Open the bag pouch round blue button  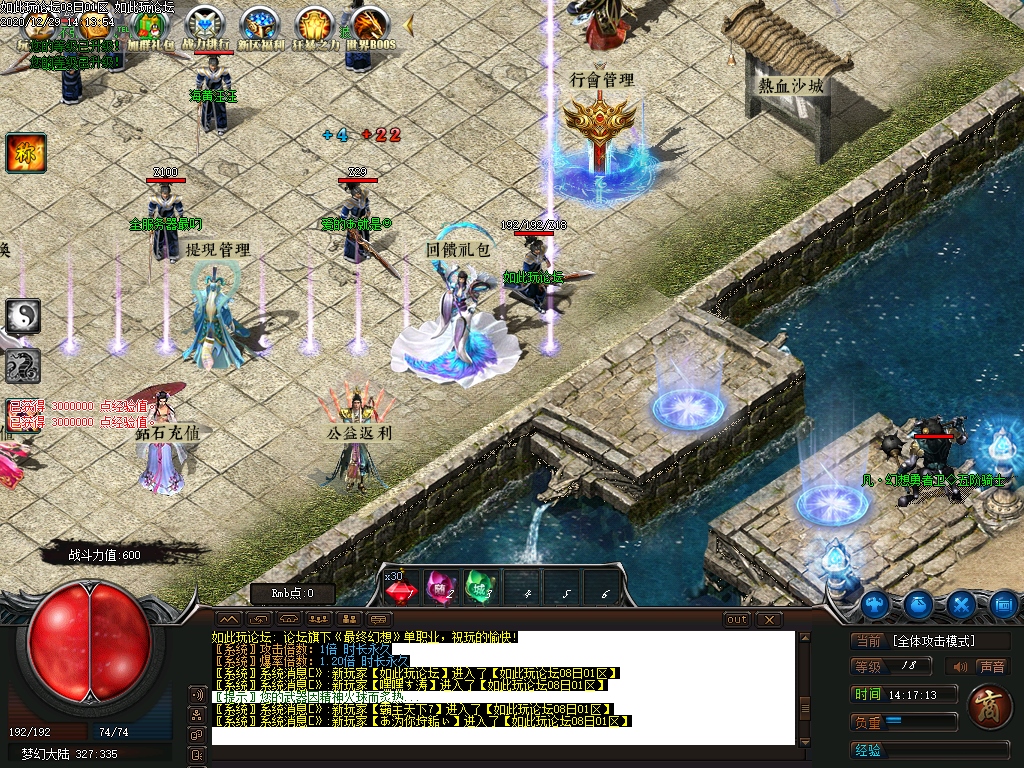[x=919, y=604]
